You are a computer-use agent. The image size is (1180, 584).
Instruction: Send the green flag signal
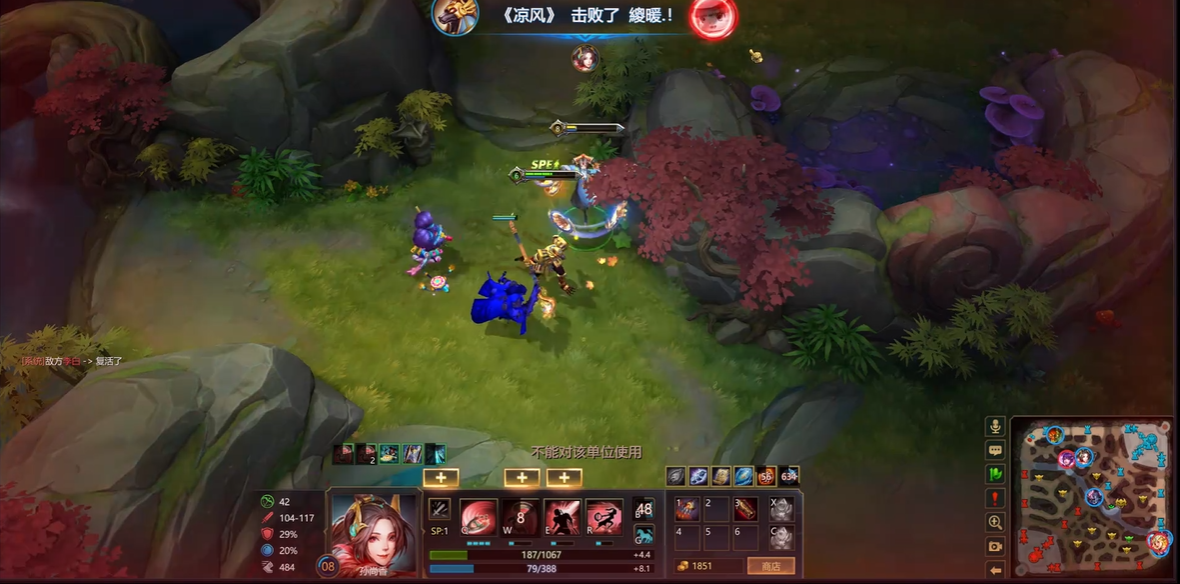(995, 474)
